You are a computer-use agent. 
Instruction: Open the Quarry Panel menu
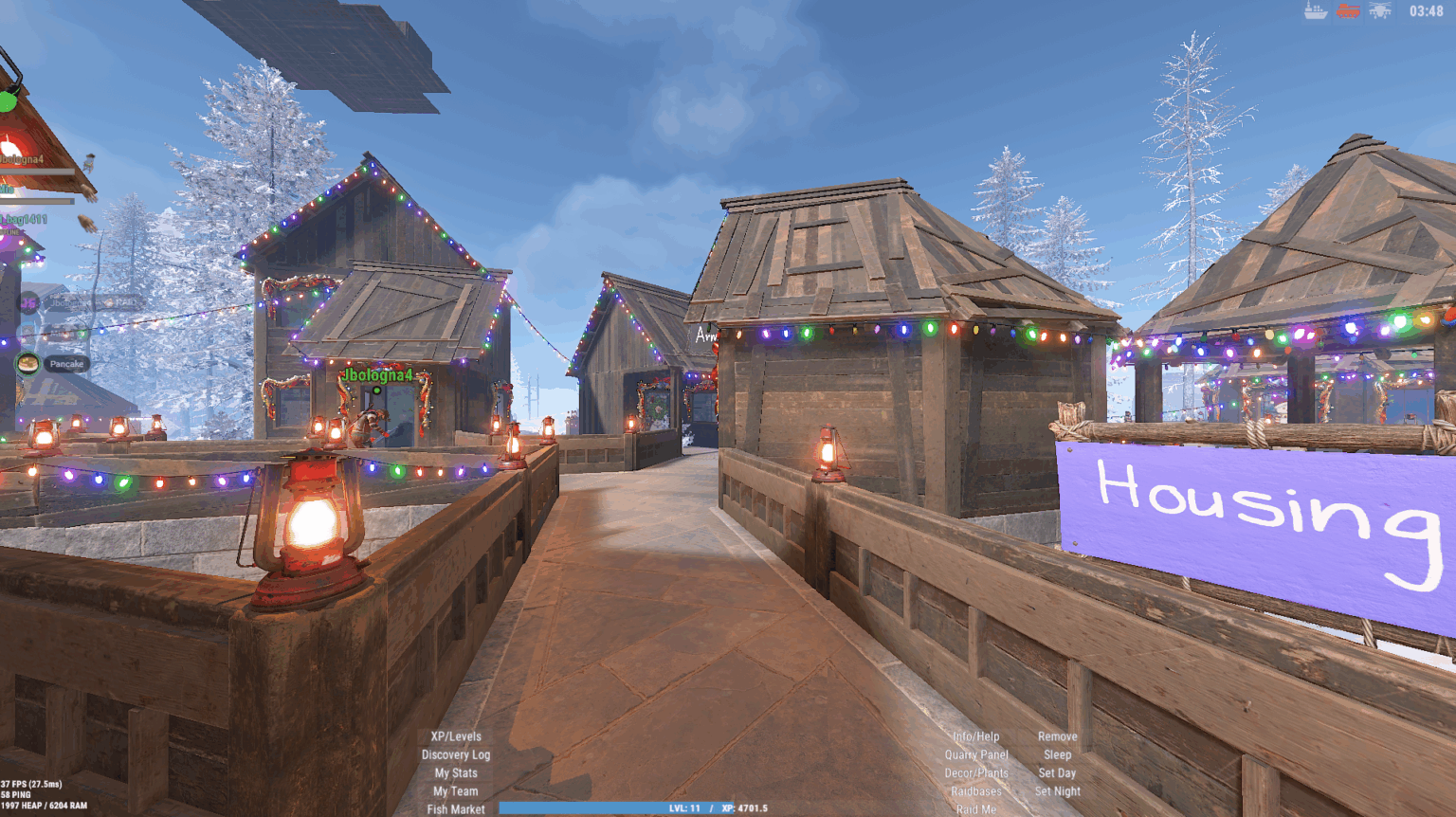(976, 754)
